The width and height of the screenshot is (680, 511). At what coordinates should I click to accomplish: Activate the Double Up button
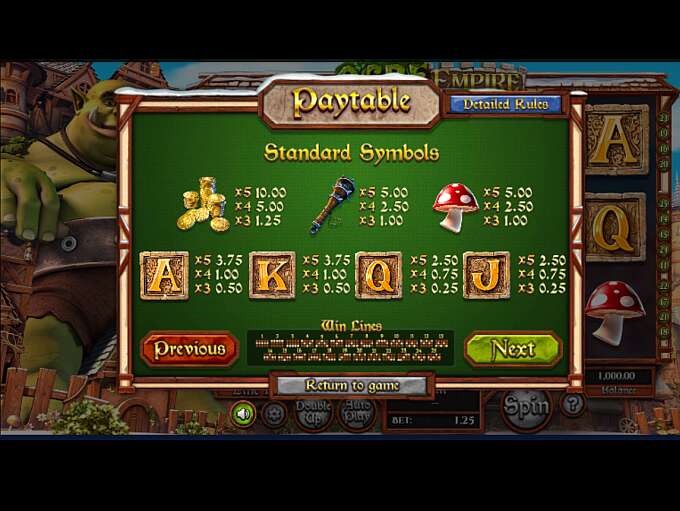click(x=313, y=412)
